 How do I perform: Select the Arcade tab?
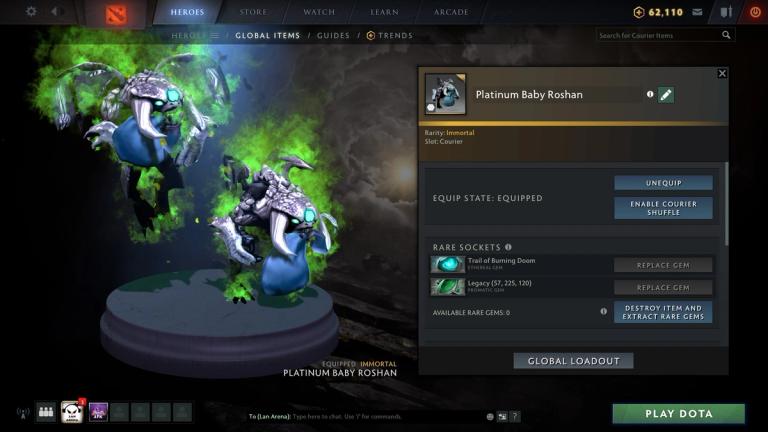[x=451, y=12]
